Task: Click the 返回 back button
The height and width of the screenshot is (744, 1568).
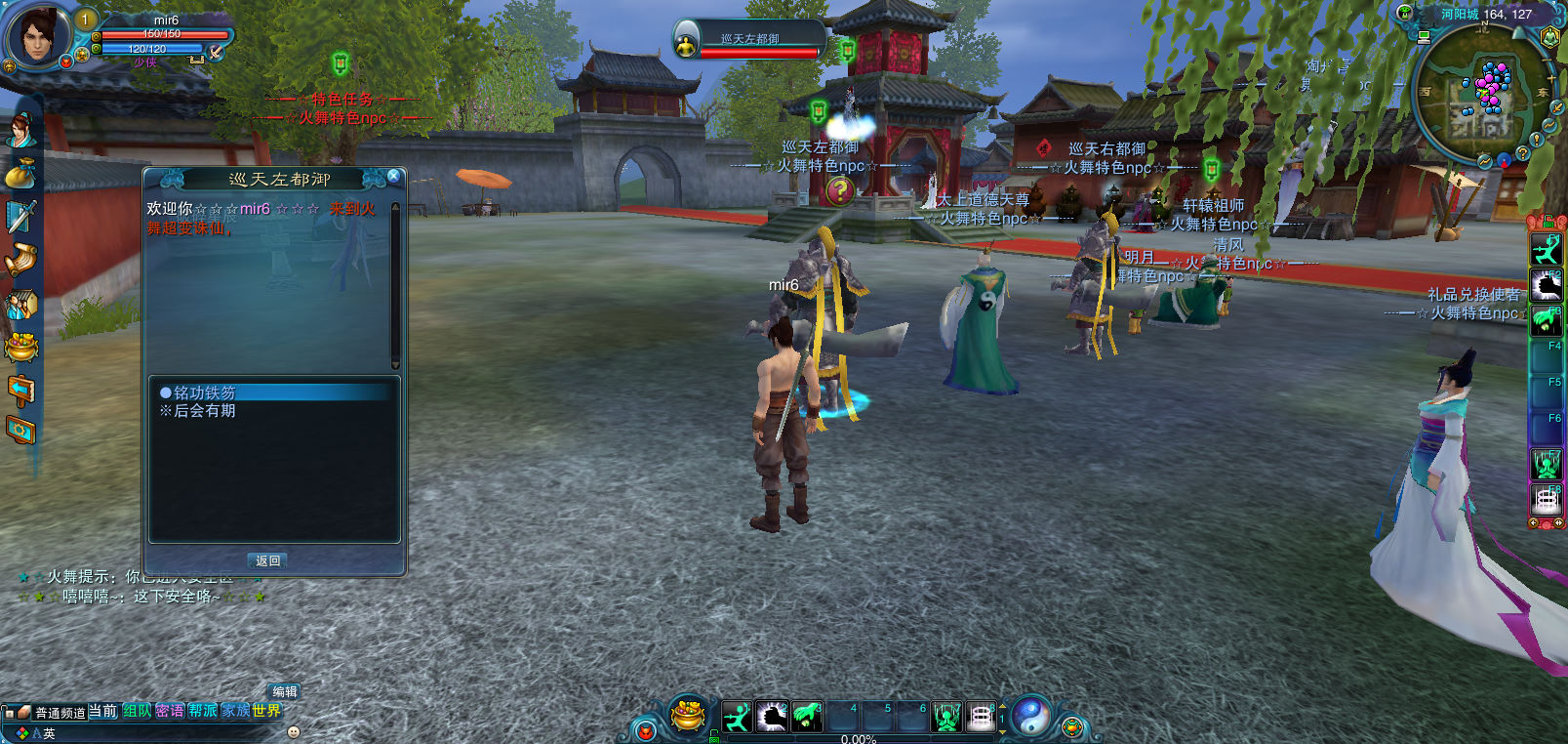Action: click(x=268, y=560)
